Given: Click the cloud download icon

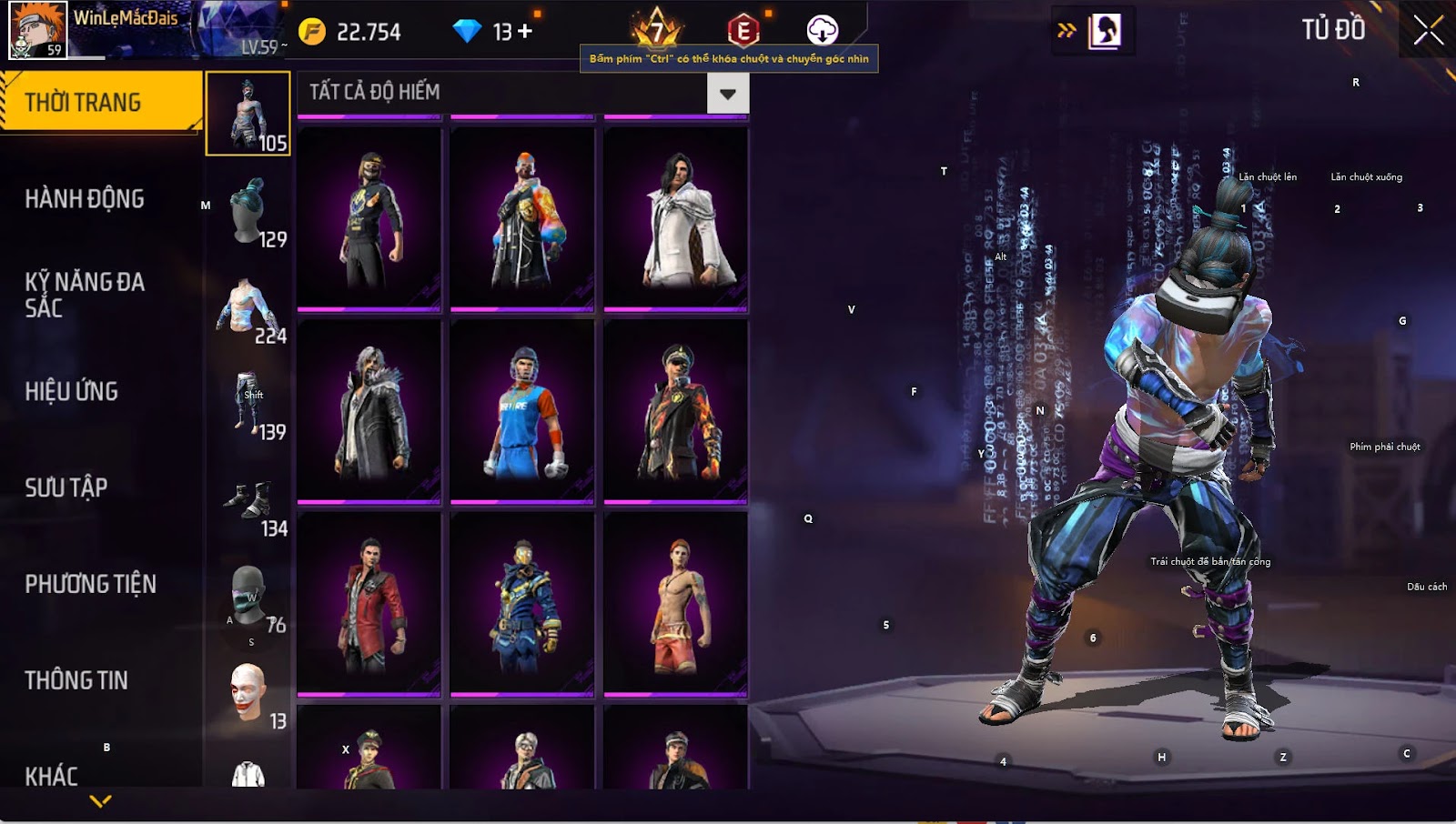Looking at the screenshot, I should click(822, 30).
